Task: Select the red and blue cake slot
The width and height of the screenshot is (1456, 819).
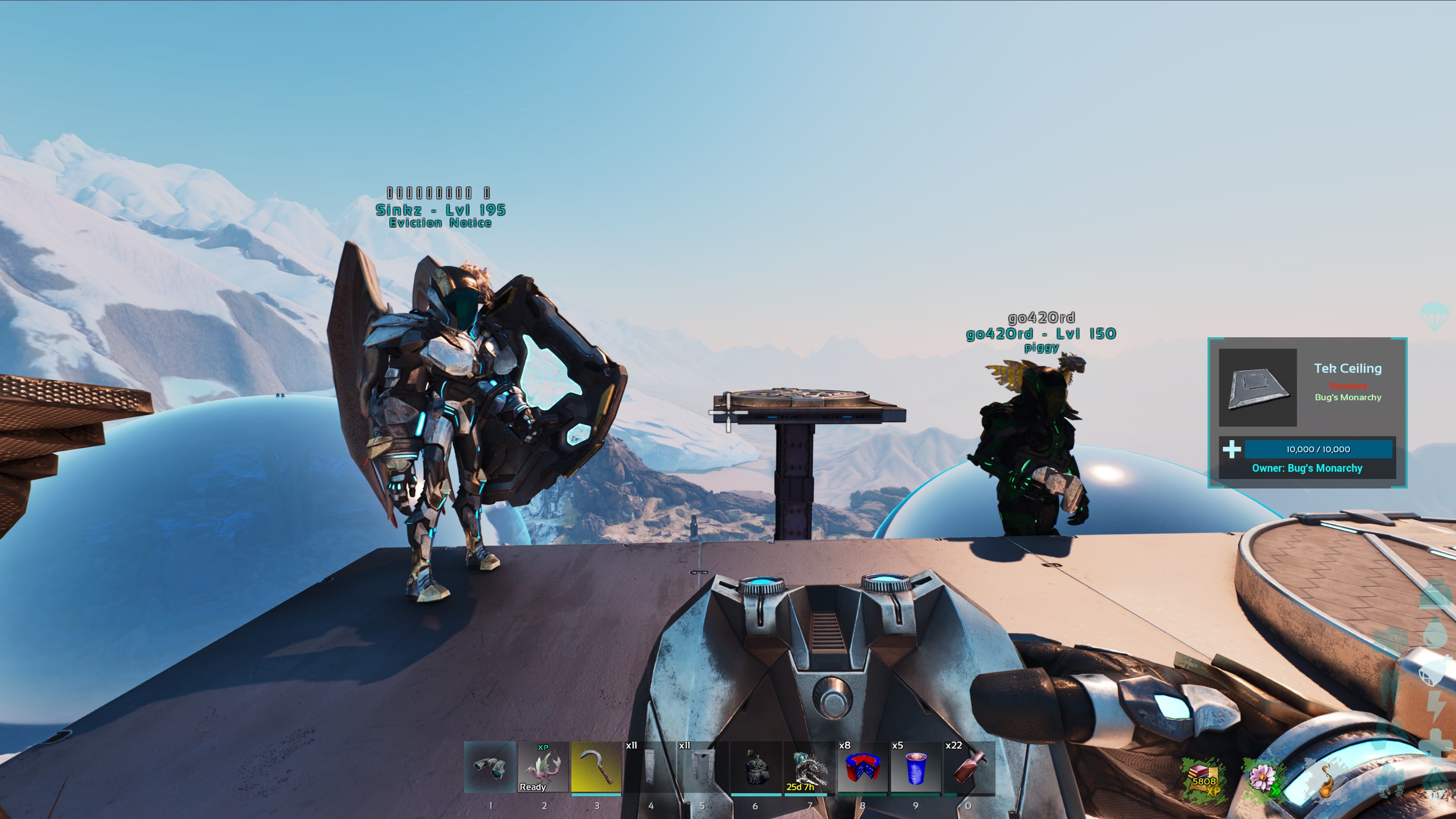Action: coord(862,767)
